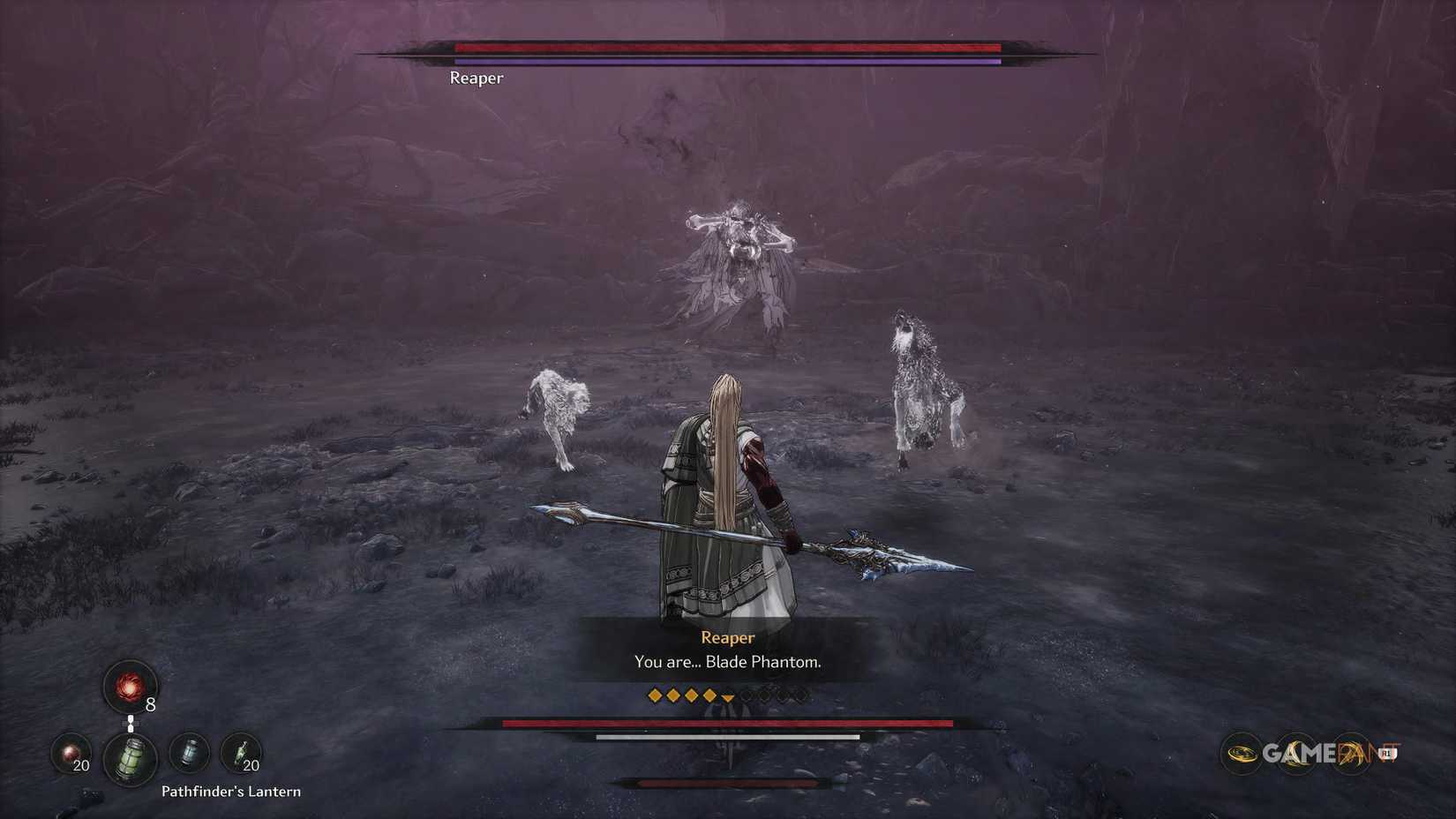Click the dialogue line 'You are... Blade Phantom'
The height and width of the screenshot is (819, 1456).
[726, 662]
